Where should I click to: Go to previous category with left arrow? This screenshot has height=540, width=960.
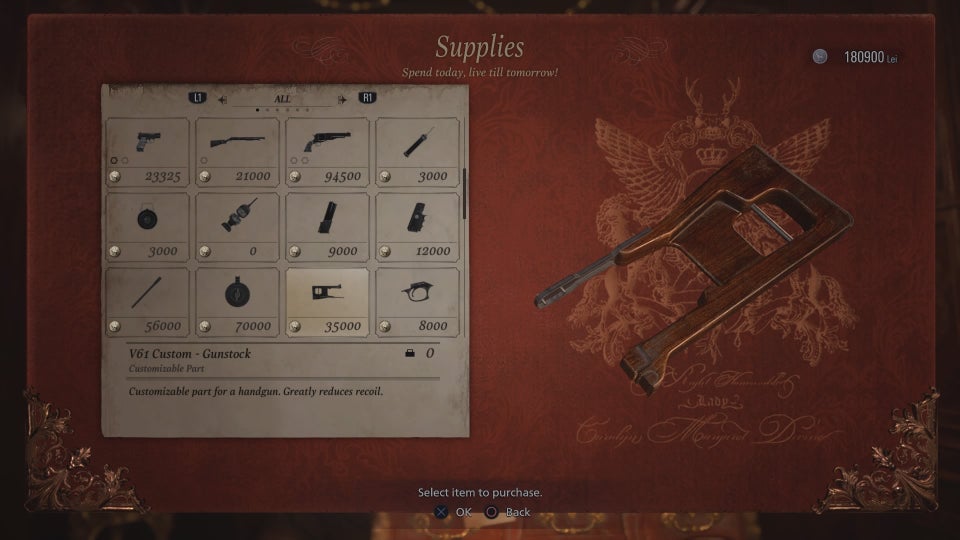222,99
